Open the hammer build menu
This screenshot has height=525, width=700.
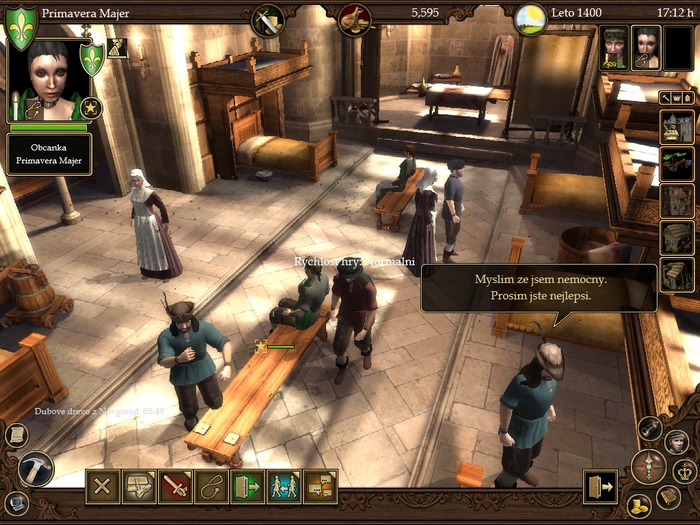pyautogui.click(x=36, y=469)
